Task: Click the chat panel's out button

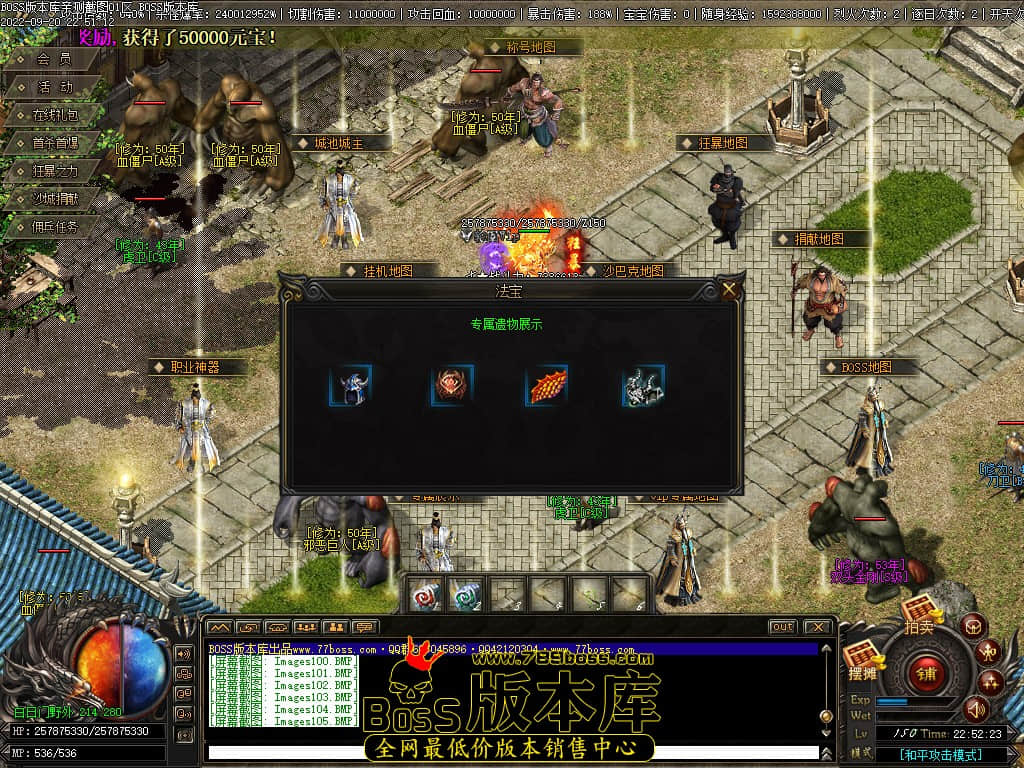Action: (782, 627)
